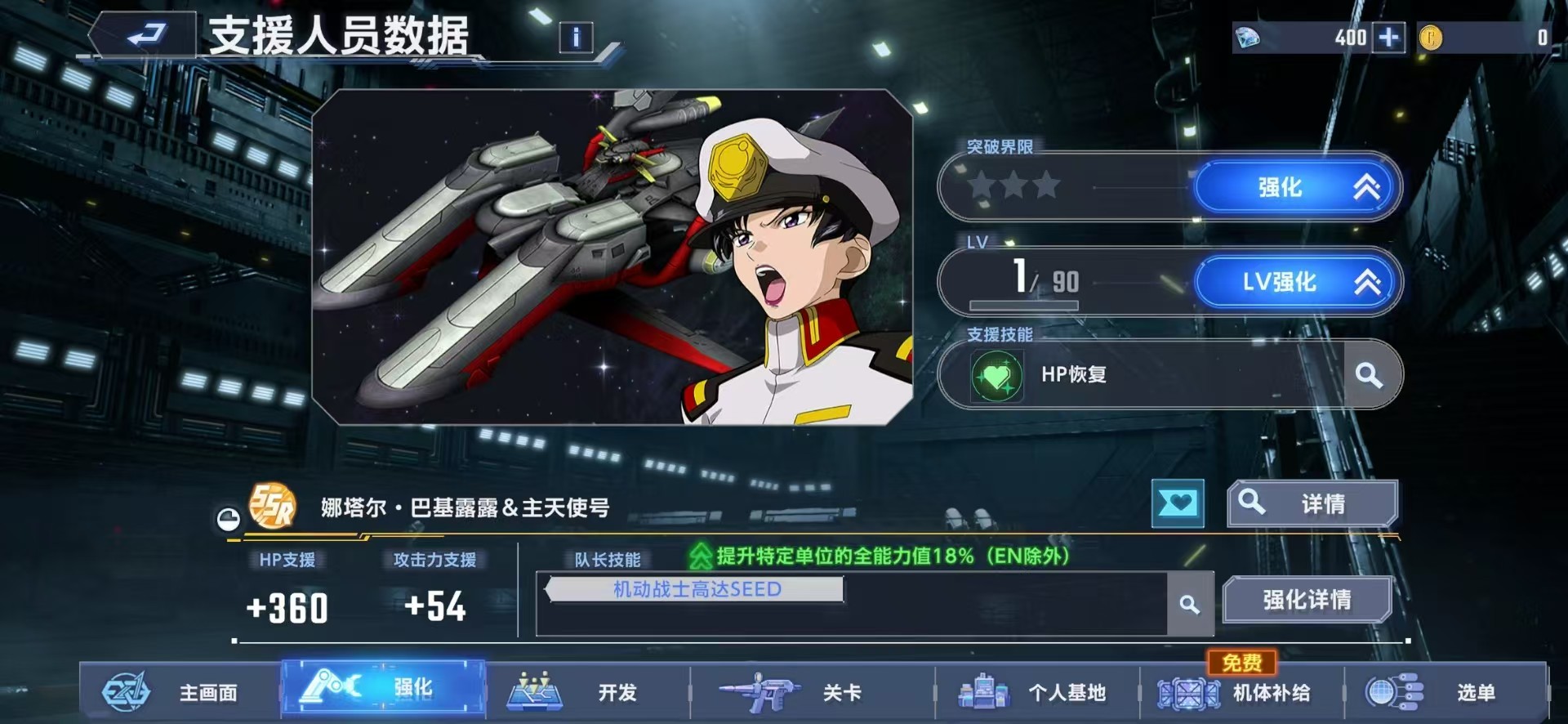This screenshot has height=724, width=1568.
Task: Click the heart mail icon near the character name
Action: point(1178,503)
